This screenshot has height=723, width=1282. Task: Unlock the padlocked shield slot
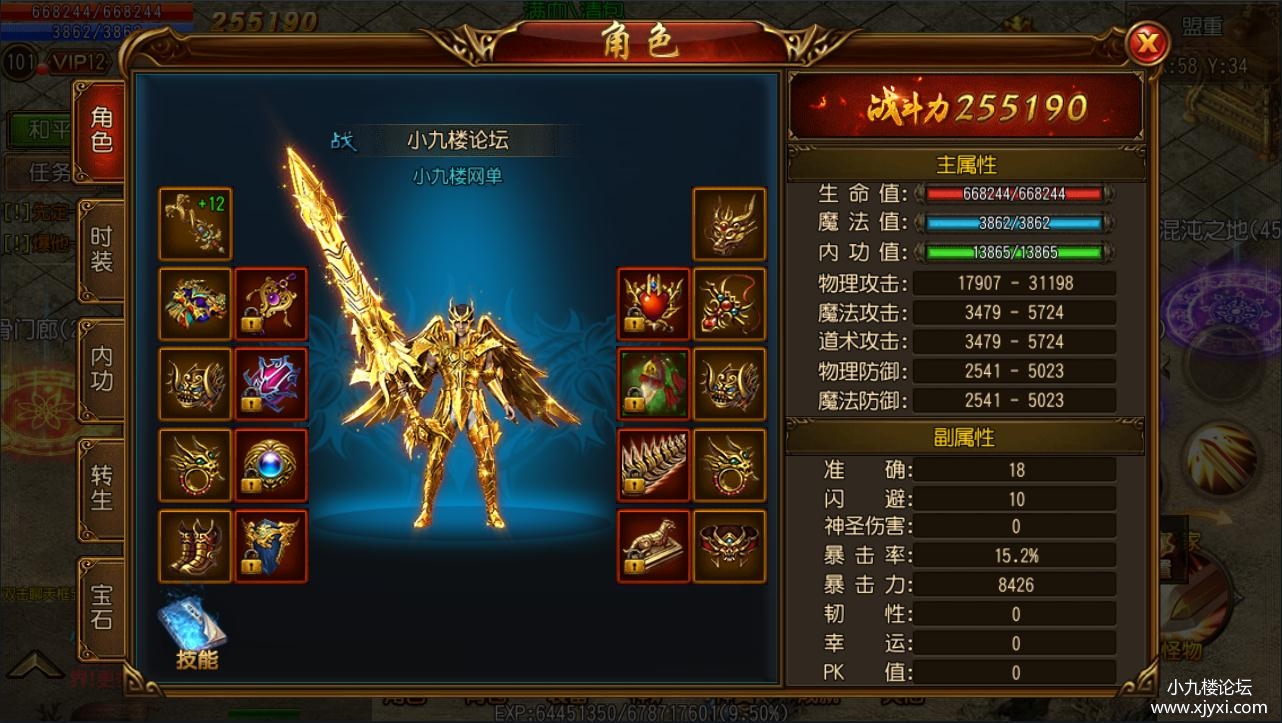tap(270, 545)
